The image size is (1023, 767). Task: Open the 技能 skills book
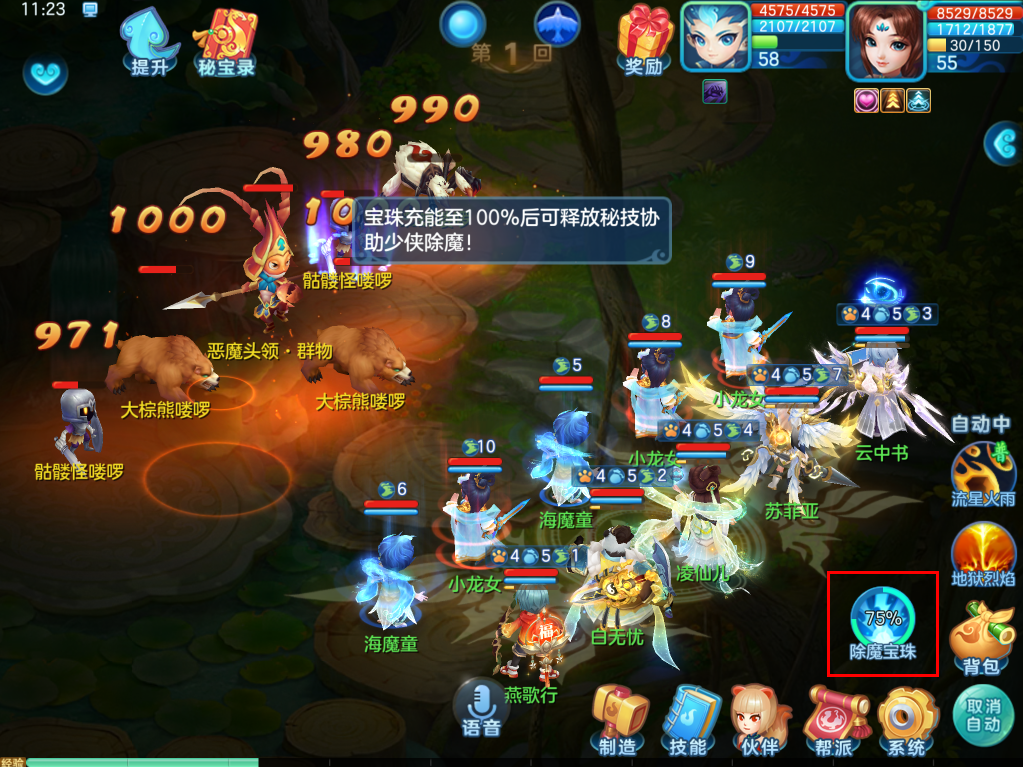click(688, 720)
